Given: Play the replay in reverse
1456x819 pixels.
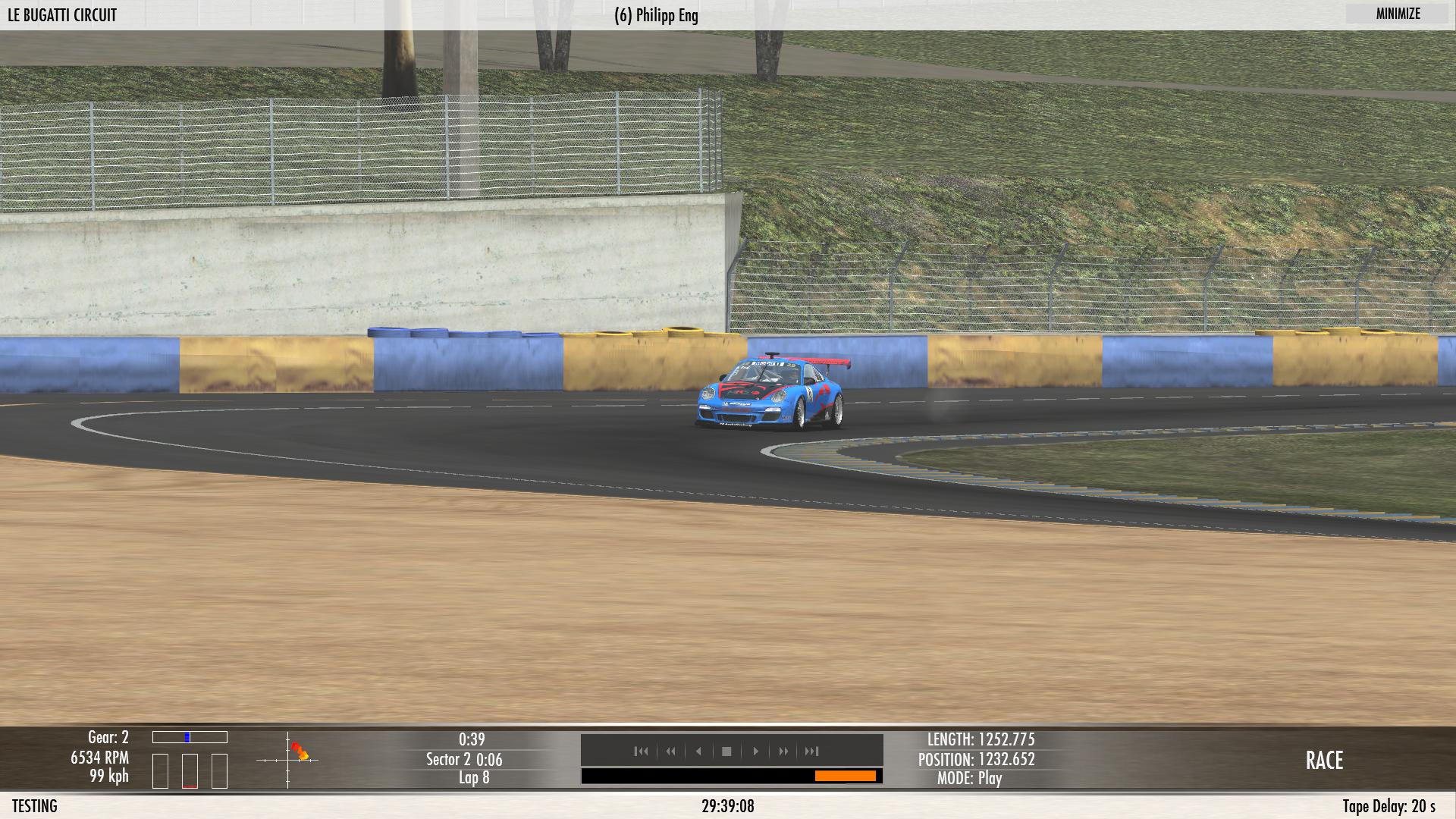Looking at the screenshot, I should [x=698, y=752].
